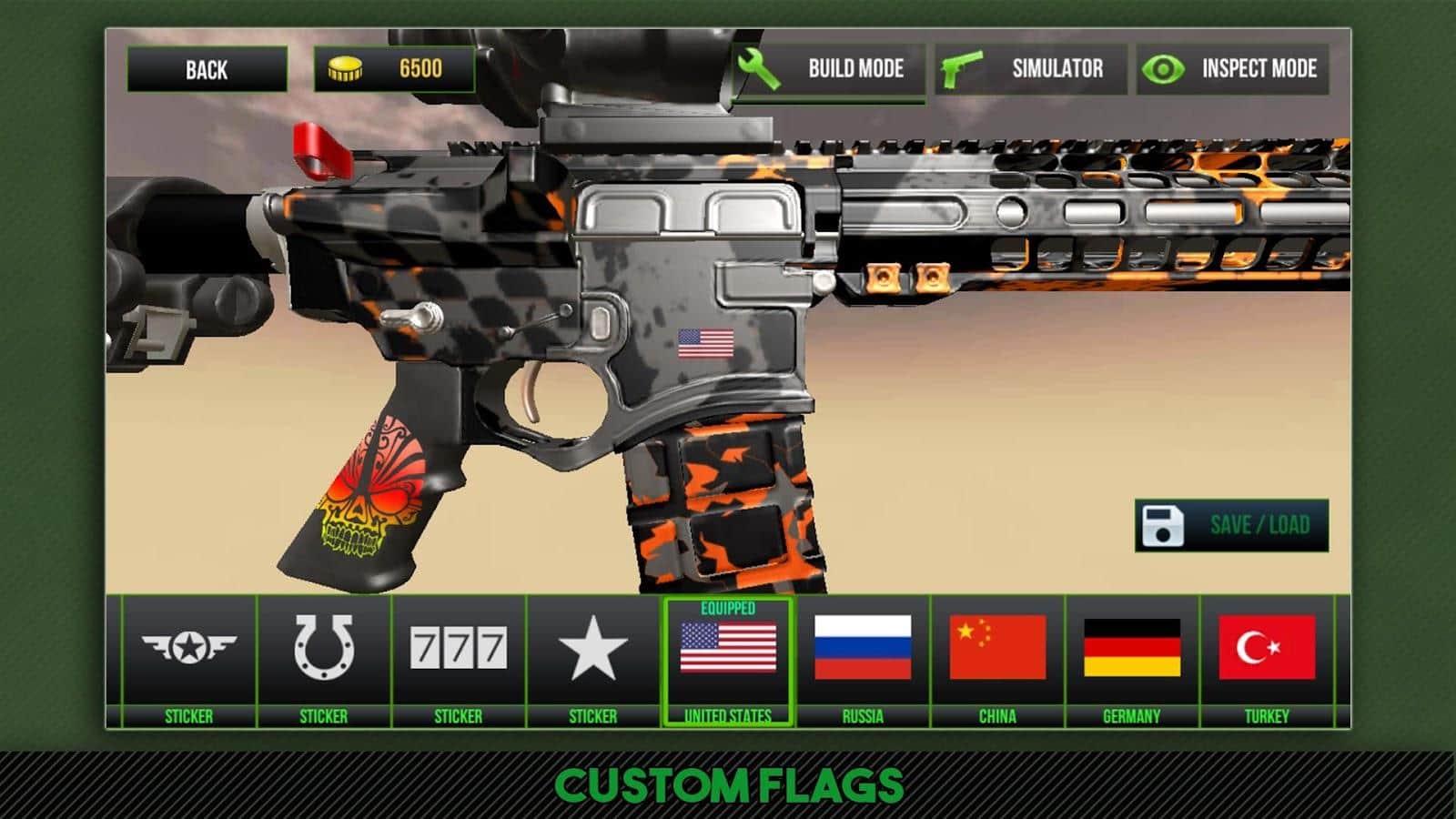Image resolution: width=1456 pixels, height=819 pixels.
Task: Select the winged star sticker
Action: click(x=187, y=648)
